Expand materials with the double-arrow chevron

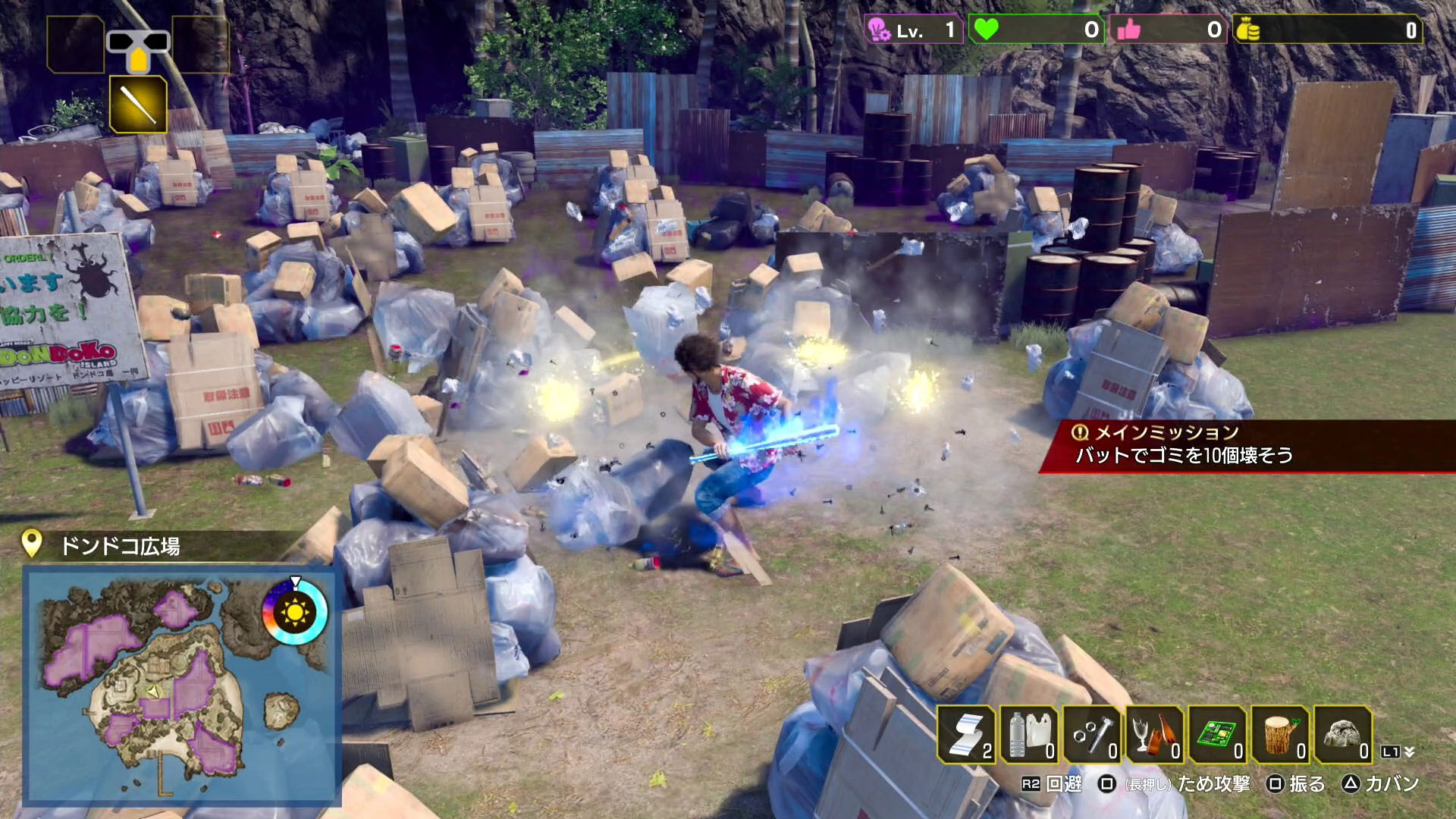1409,752
